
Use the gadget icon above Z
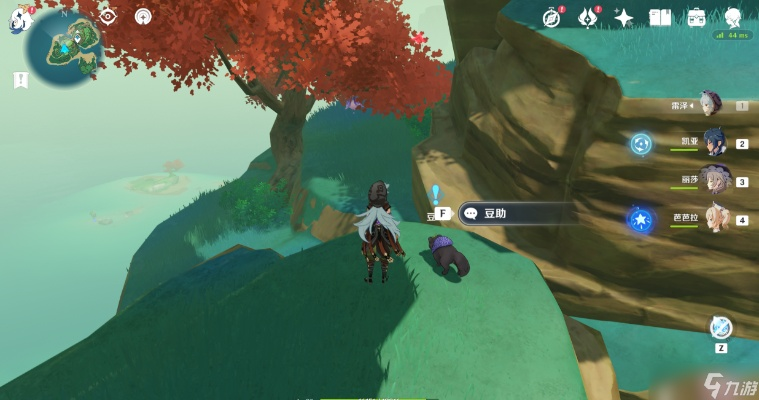tap(720, 327)
